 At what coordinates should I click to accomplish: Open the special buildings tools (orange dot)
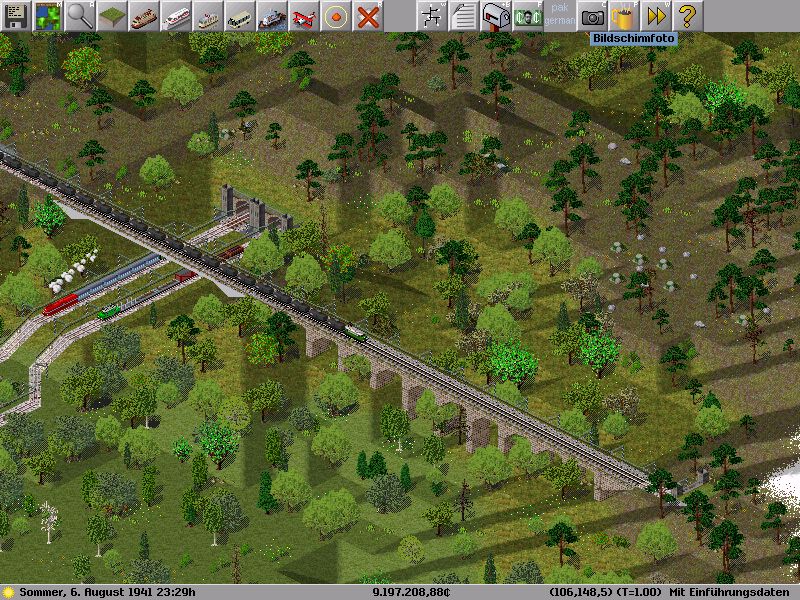coord(335,15)
